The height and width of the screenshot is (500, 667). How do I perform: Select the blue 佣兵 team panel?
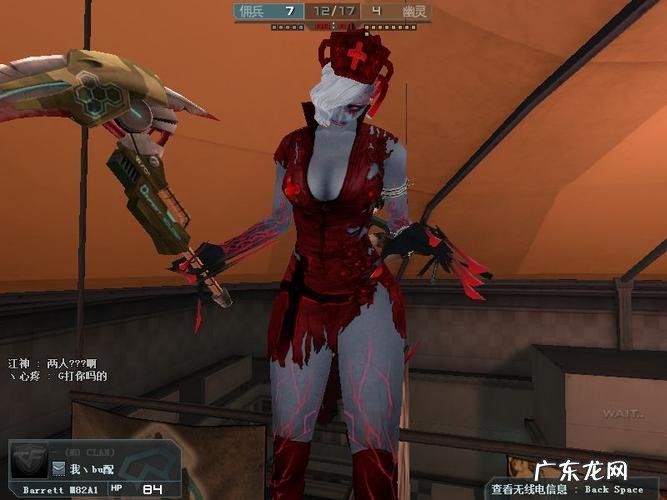(268, 11)
